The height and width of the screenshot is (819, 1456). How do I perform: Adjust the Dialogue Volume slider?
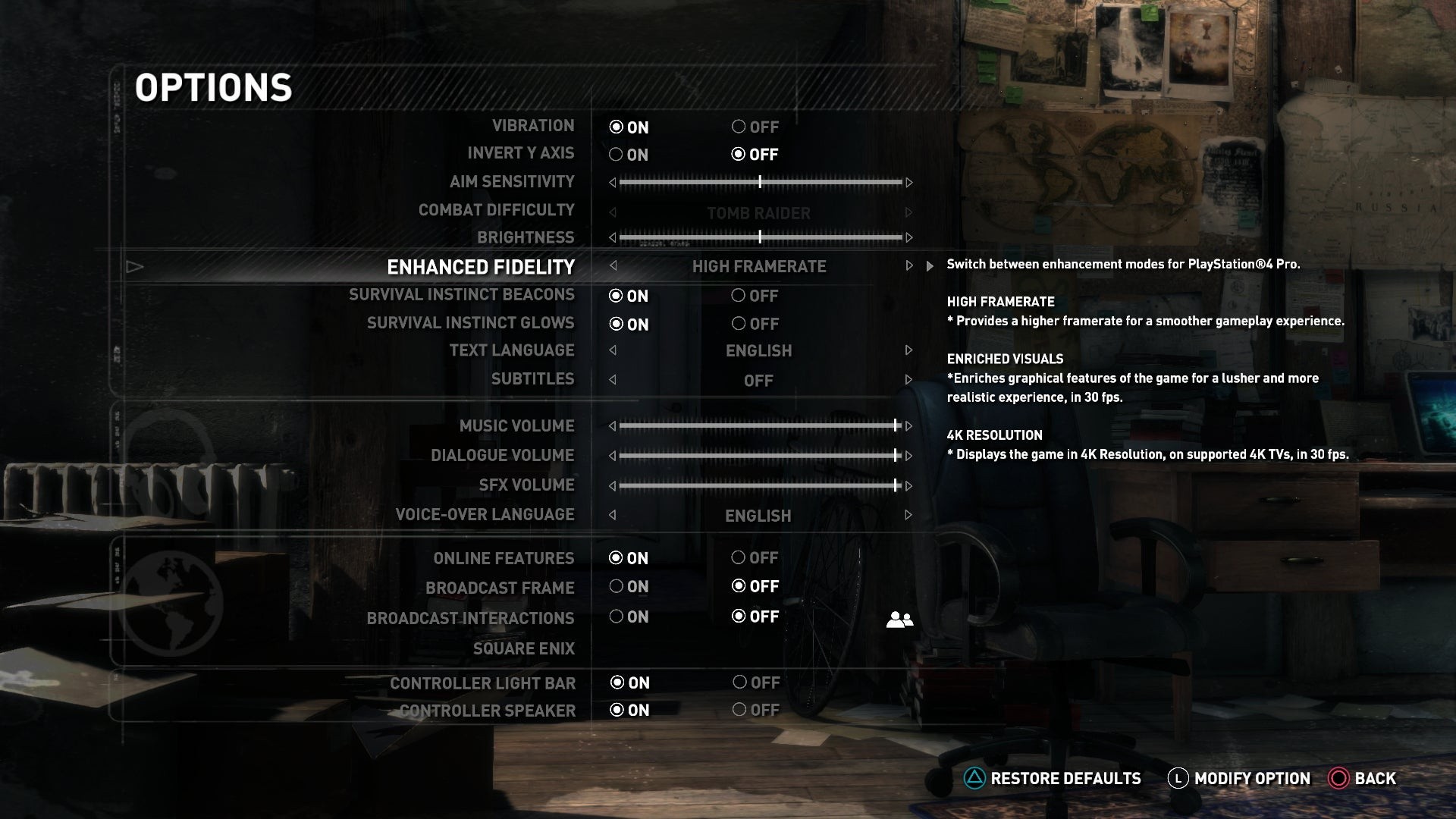760,456
